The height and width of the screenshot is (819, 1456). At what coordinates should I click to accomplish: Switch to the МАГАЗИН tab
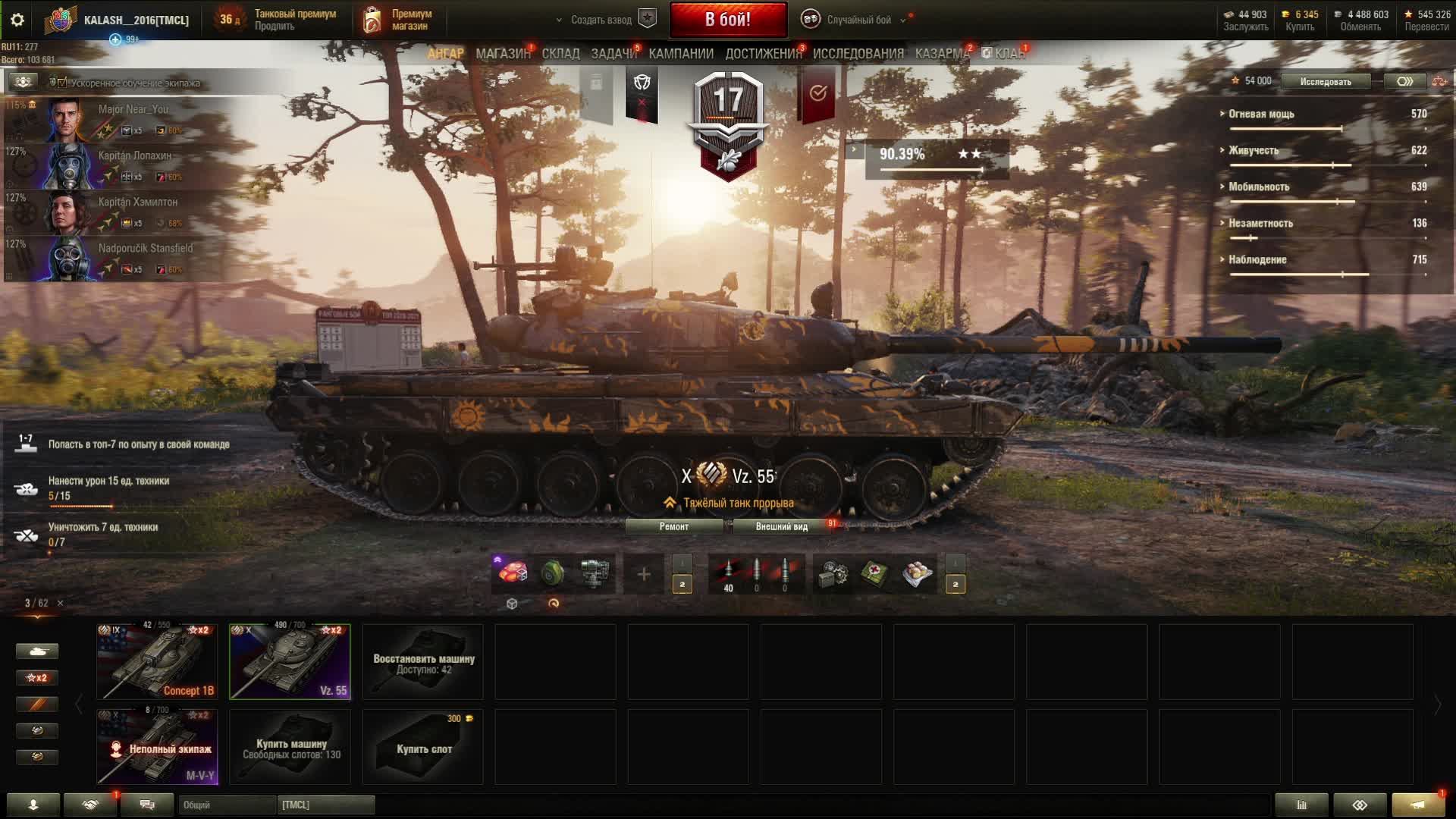502,54
